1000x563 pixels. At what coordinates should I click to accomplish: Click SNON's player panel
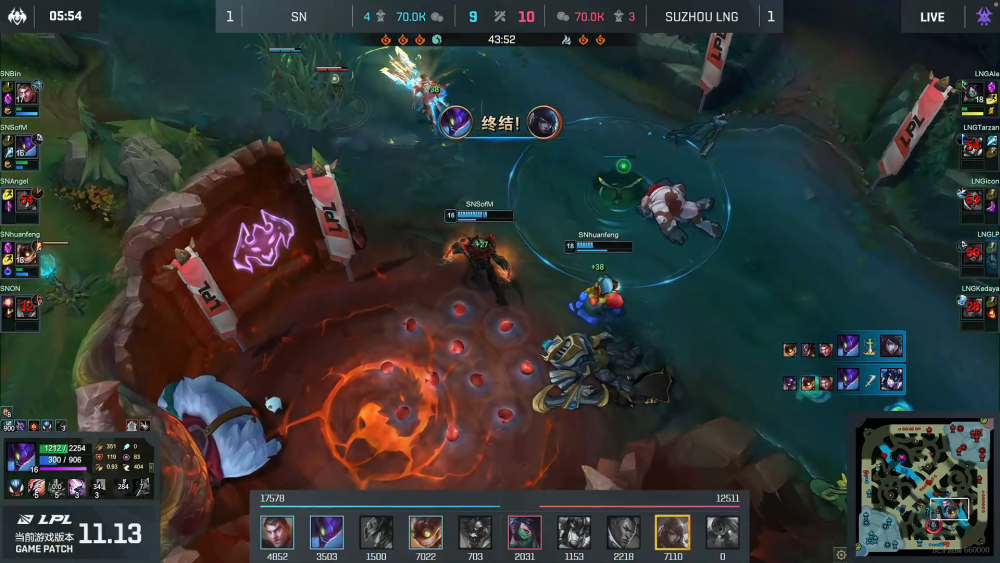21,311
